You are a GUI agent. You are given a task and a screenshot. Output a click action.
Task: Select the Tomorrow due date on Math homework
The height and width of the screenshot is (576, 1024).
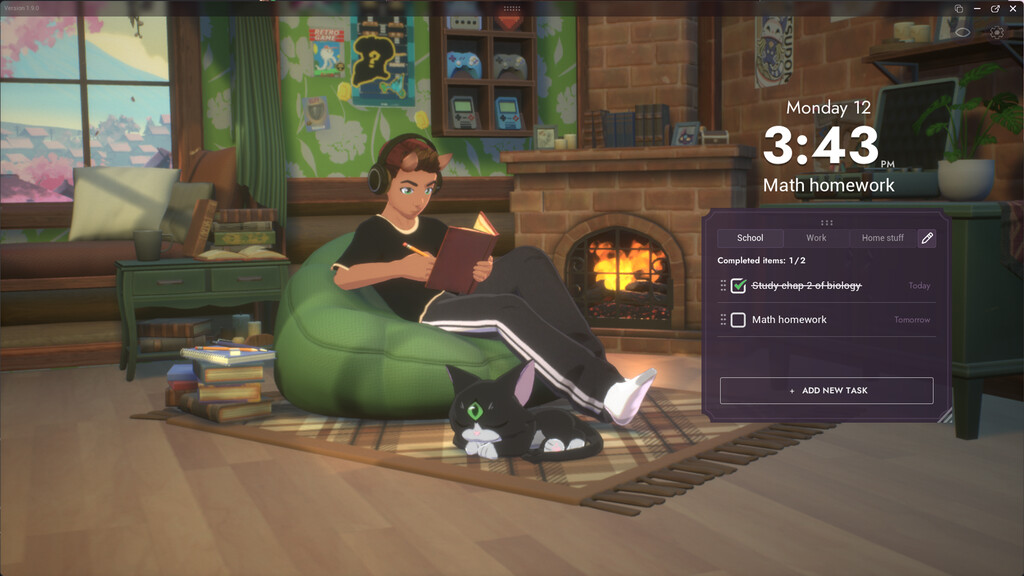tap(911, 320)
